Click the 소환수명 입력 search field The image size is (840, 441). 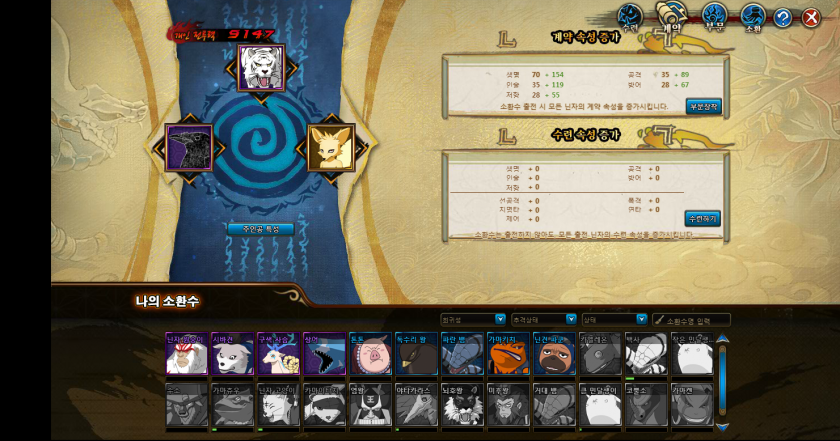[x=697, y=320]
